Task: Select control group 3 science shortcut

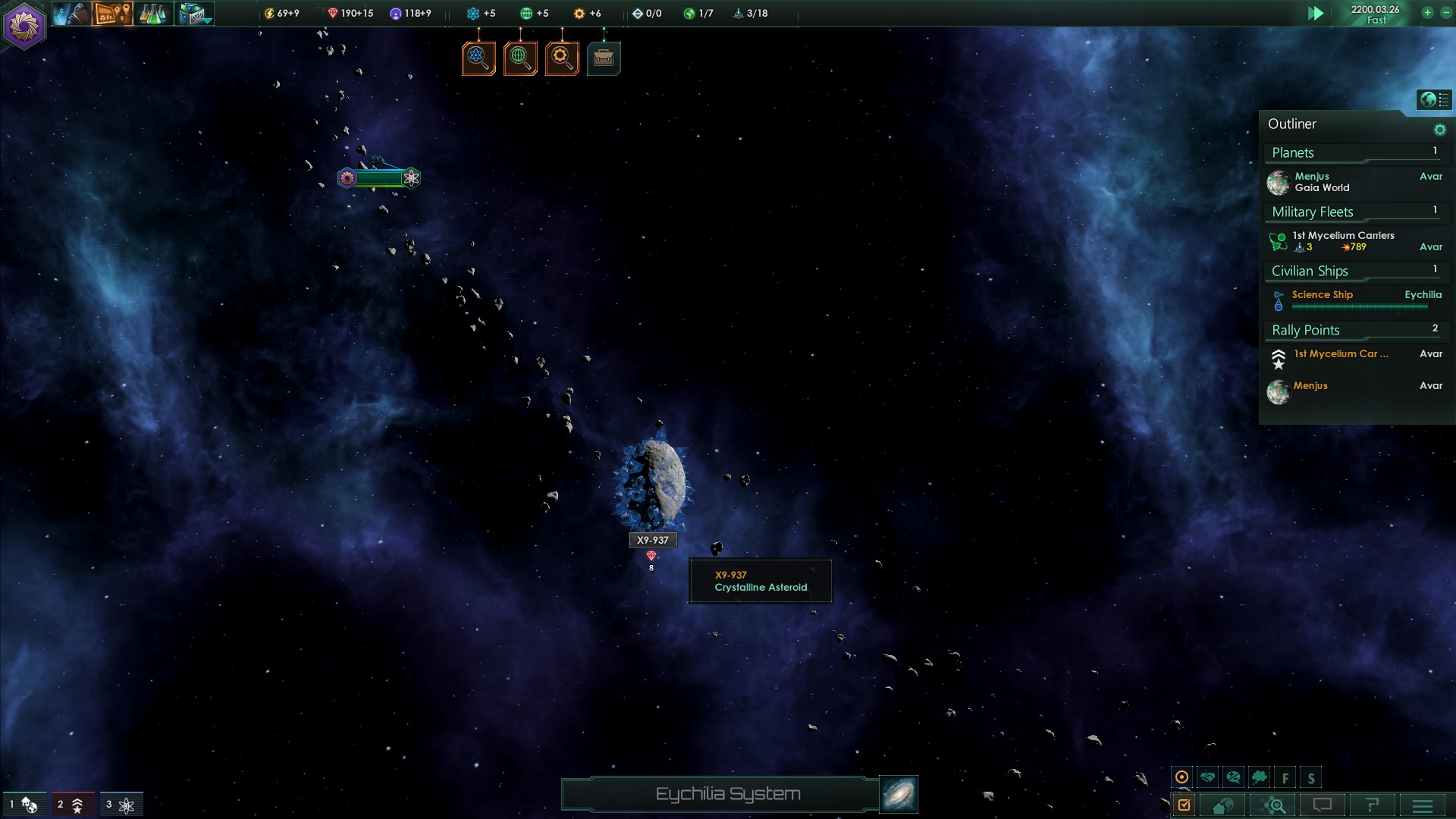Action: click(x=121, y=805)
